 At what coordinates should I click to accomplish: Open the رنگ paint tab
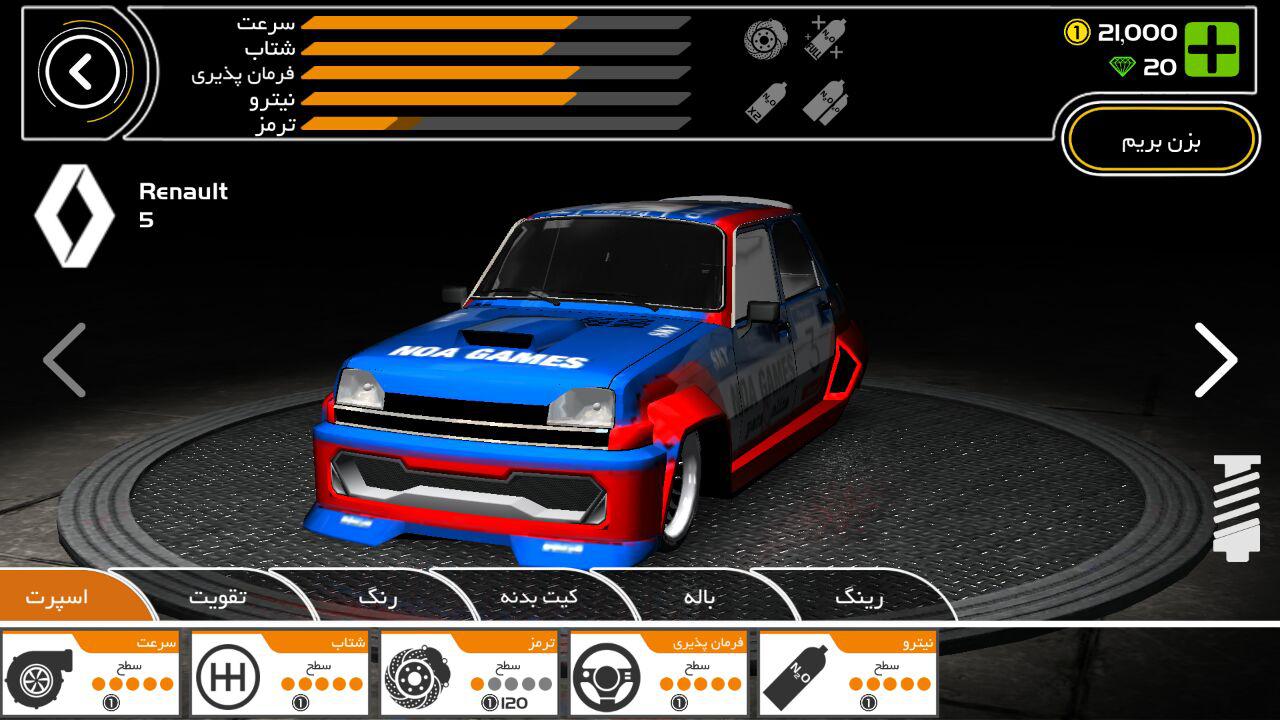tap(378, 598)
